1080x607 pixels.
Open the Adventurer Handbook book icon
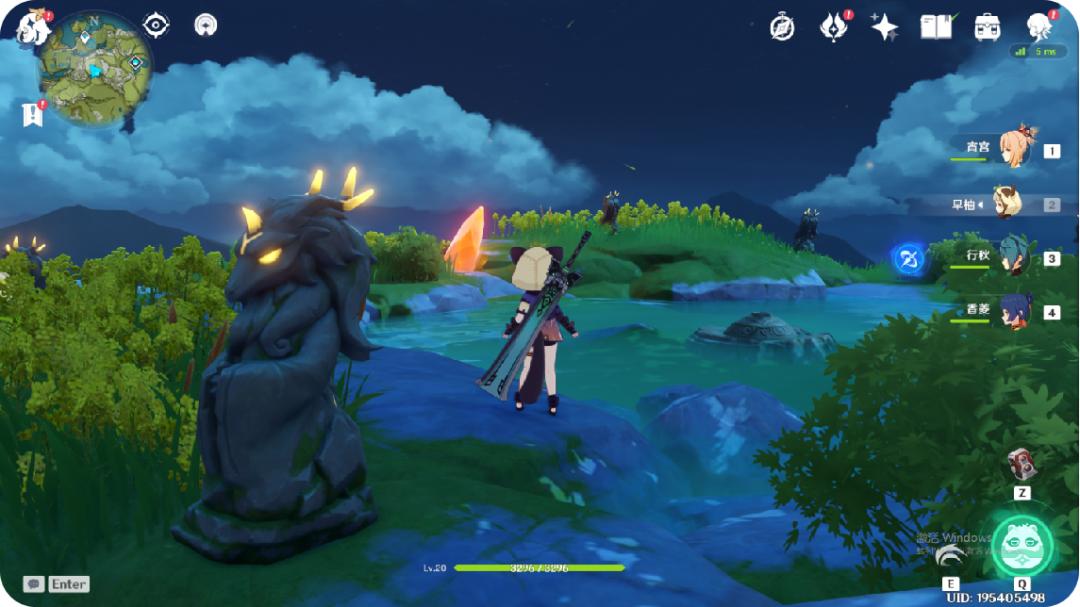point(936,27)
